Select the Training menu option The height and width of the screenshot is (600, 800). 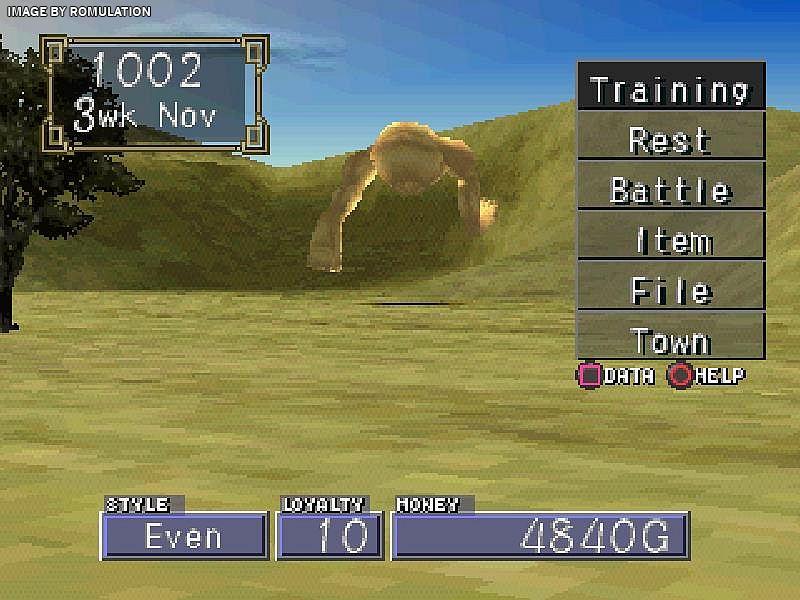(670, 88)
